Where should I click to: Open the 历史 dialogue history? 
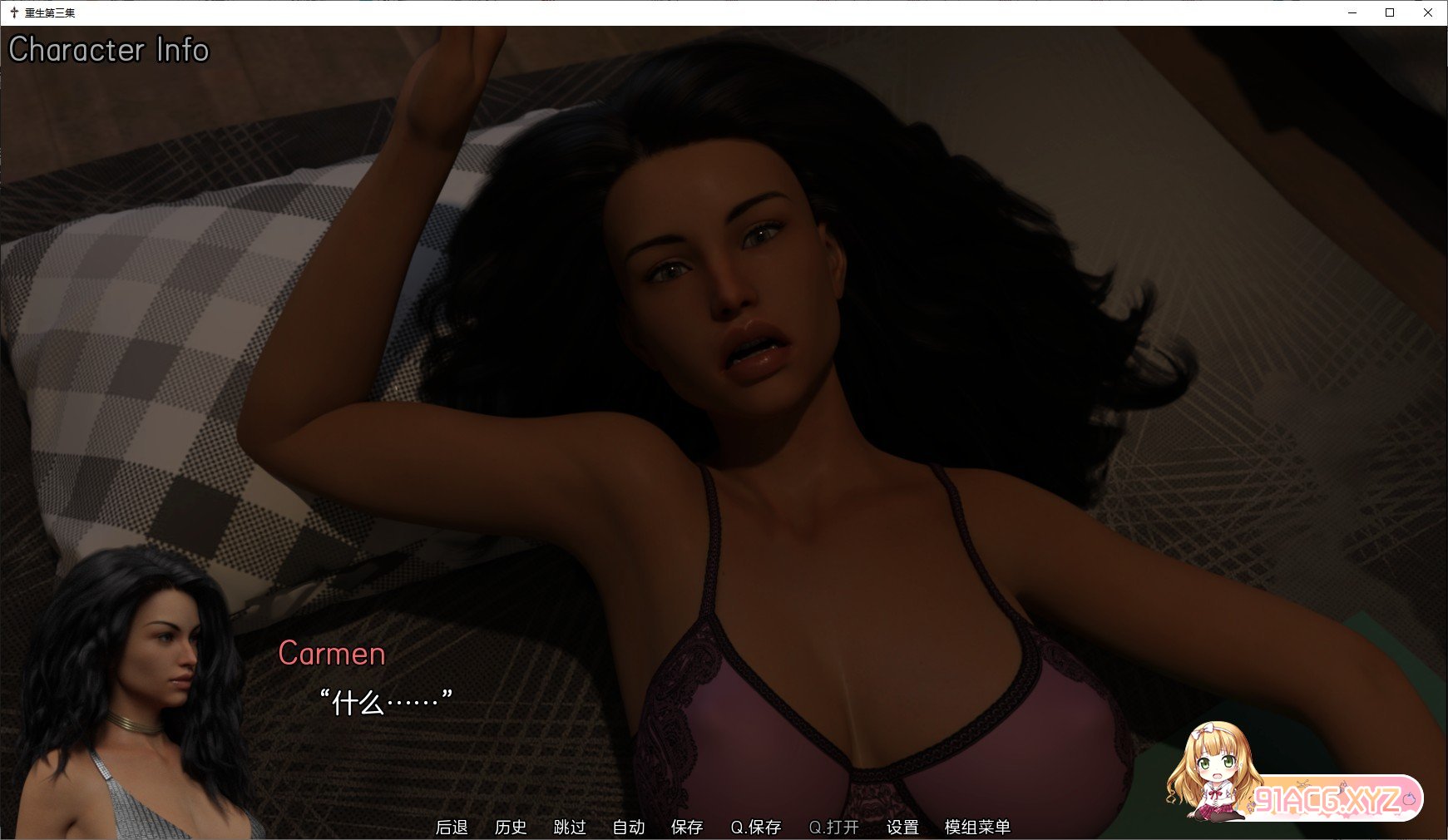pos(511,828)
